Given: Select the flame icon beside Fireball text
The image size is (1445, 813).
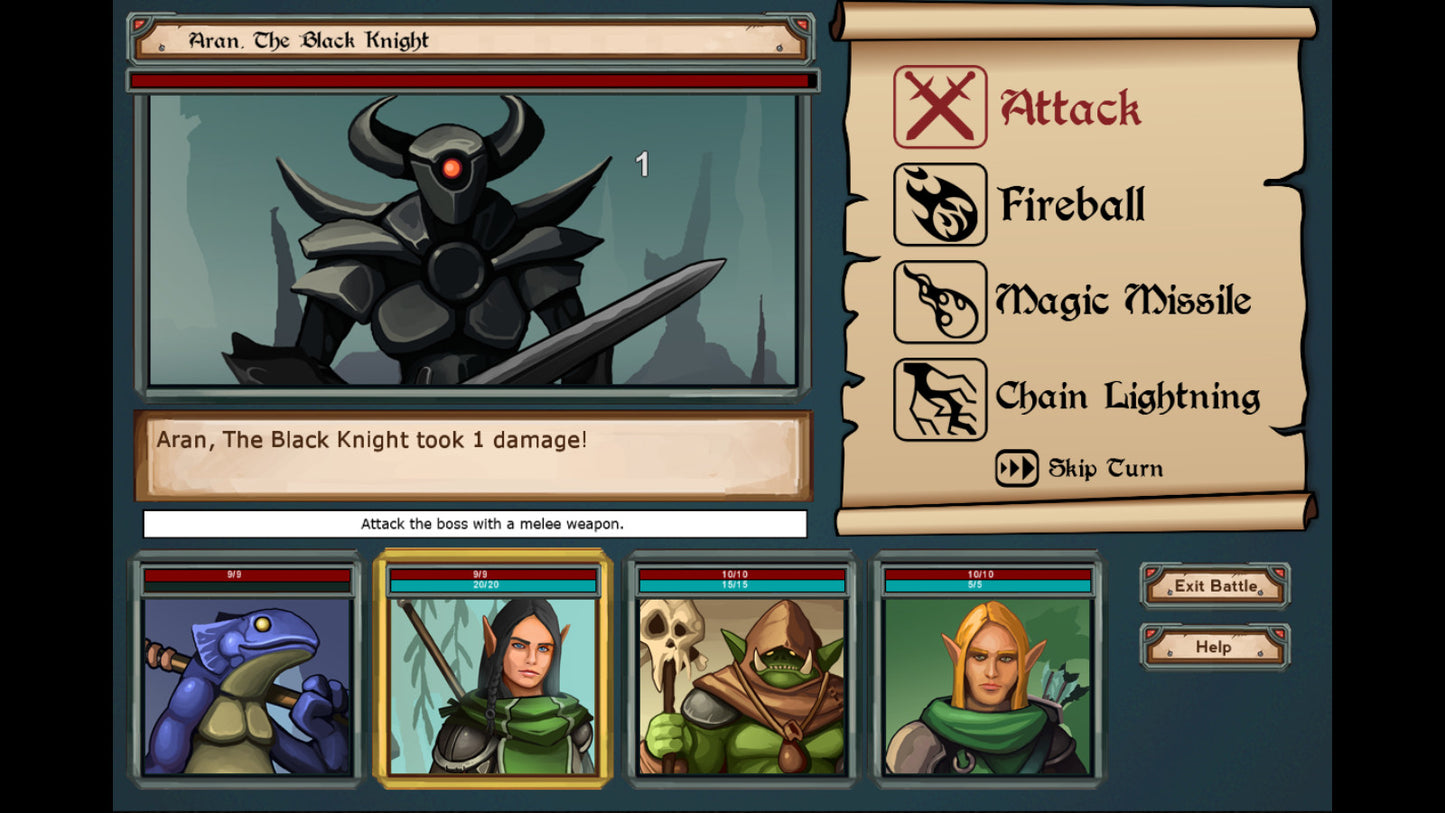Looking at the screenshot, I should tap(938, 203).
